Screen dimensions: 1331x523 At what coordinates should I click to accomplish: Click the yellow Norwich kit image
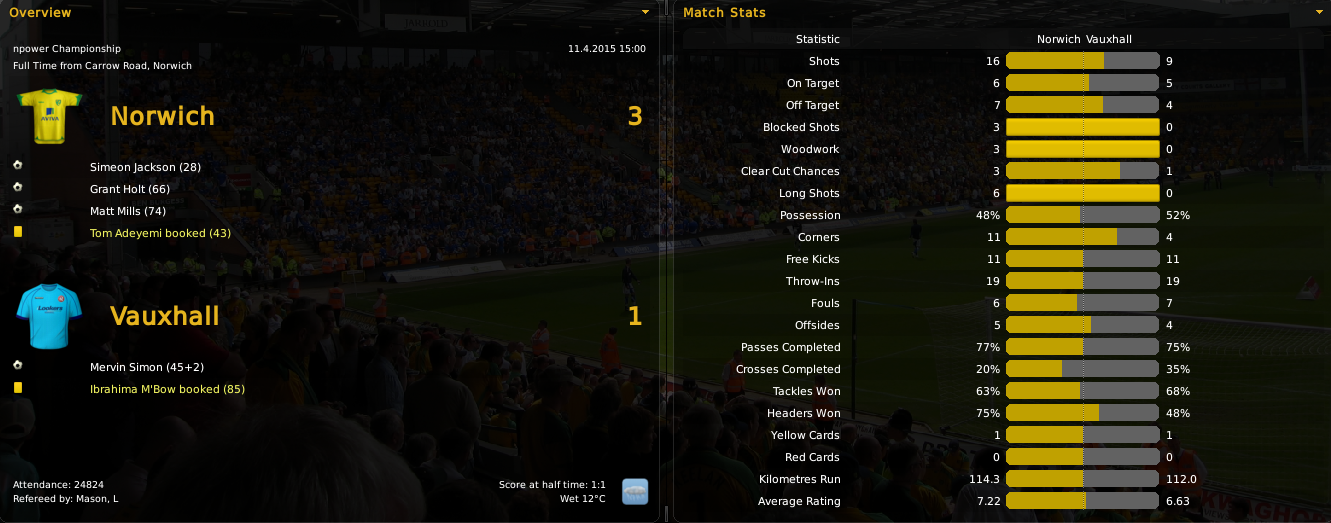pyautogui.click(x=49, y=116)
